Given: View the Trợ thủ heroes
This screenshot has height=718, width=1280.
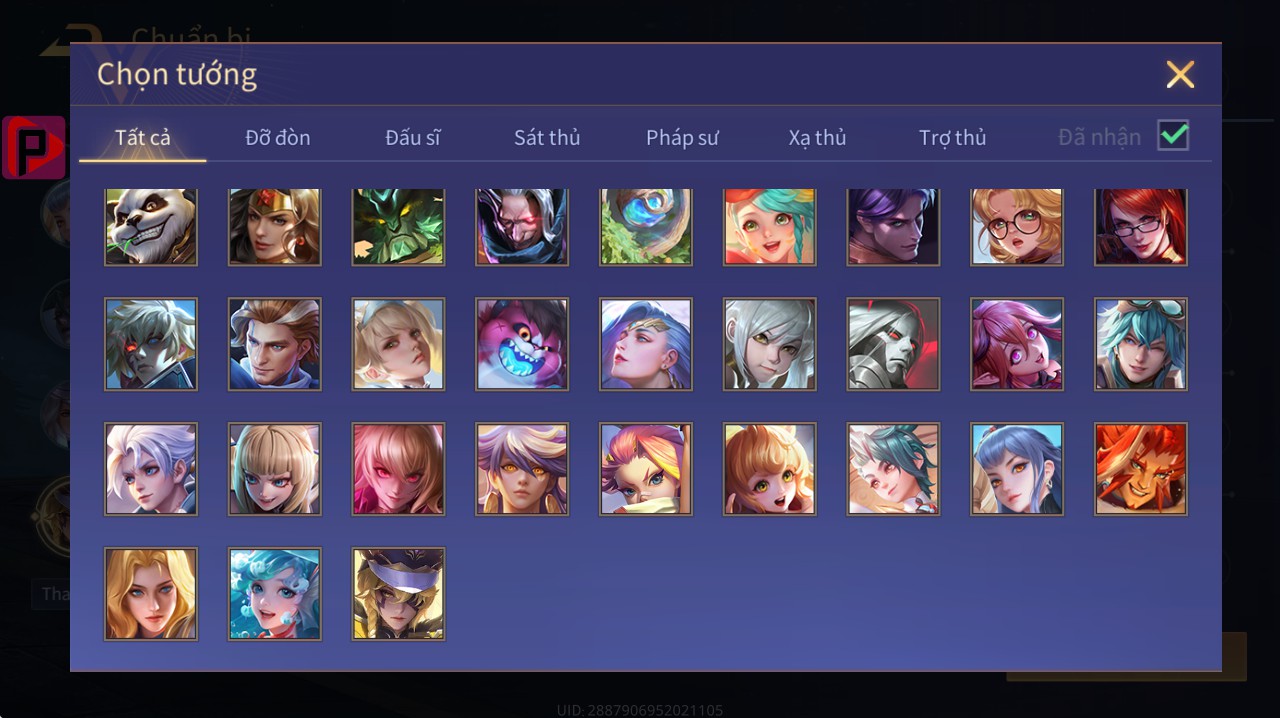Looking at the screenshot, I should pyautogui.click(x=952, y=137).
